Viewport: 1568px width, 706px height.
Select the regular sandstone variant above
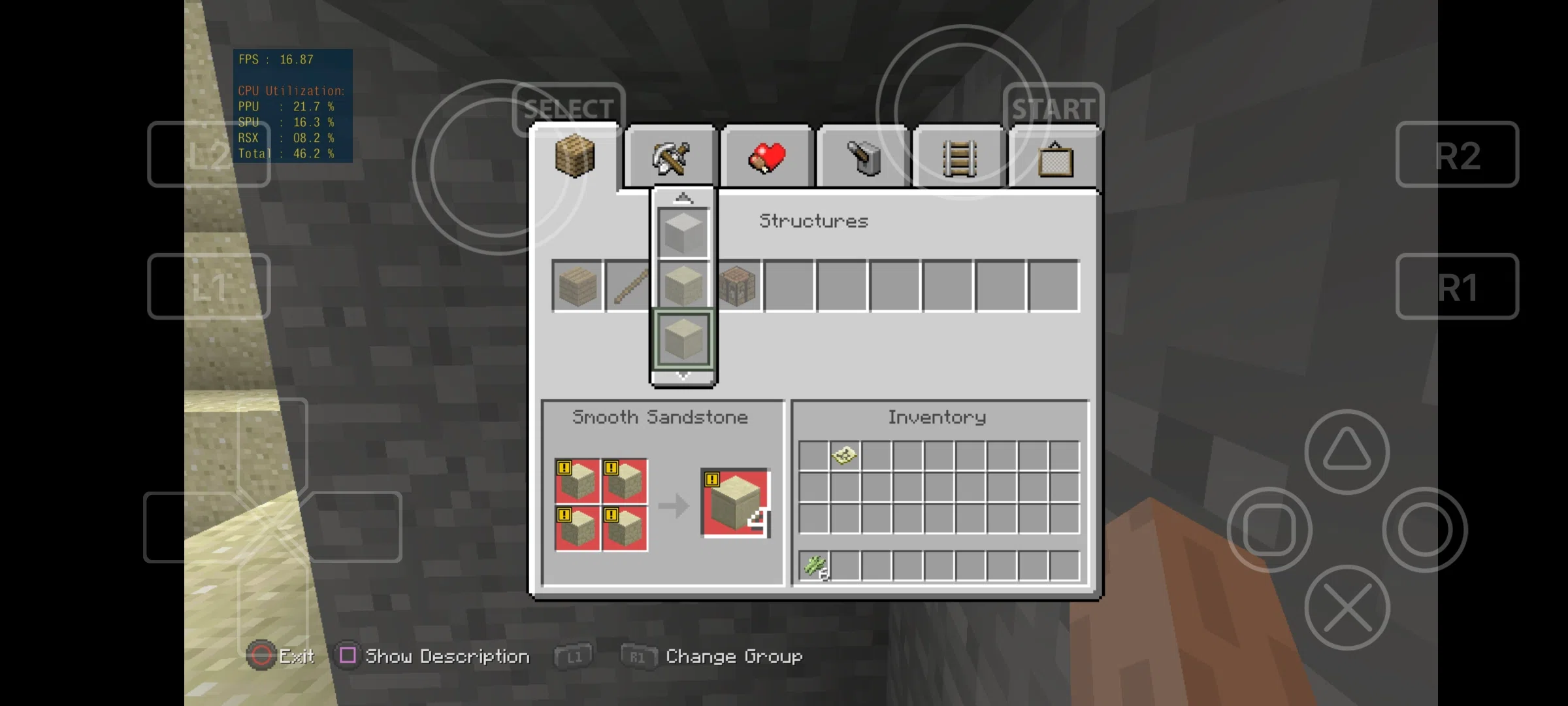683,284
